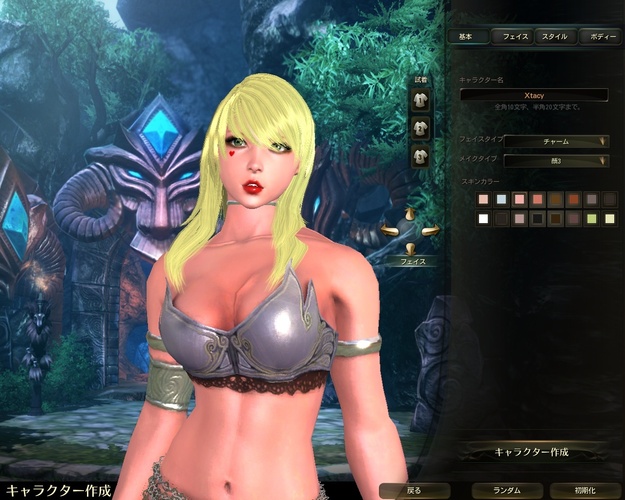
Task: Pick the light blue skin color swatch
Action: pyautogui.click(x=502, y=199)
